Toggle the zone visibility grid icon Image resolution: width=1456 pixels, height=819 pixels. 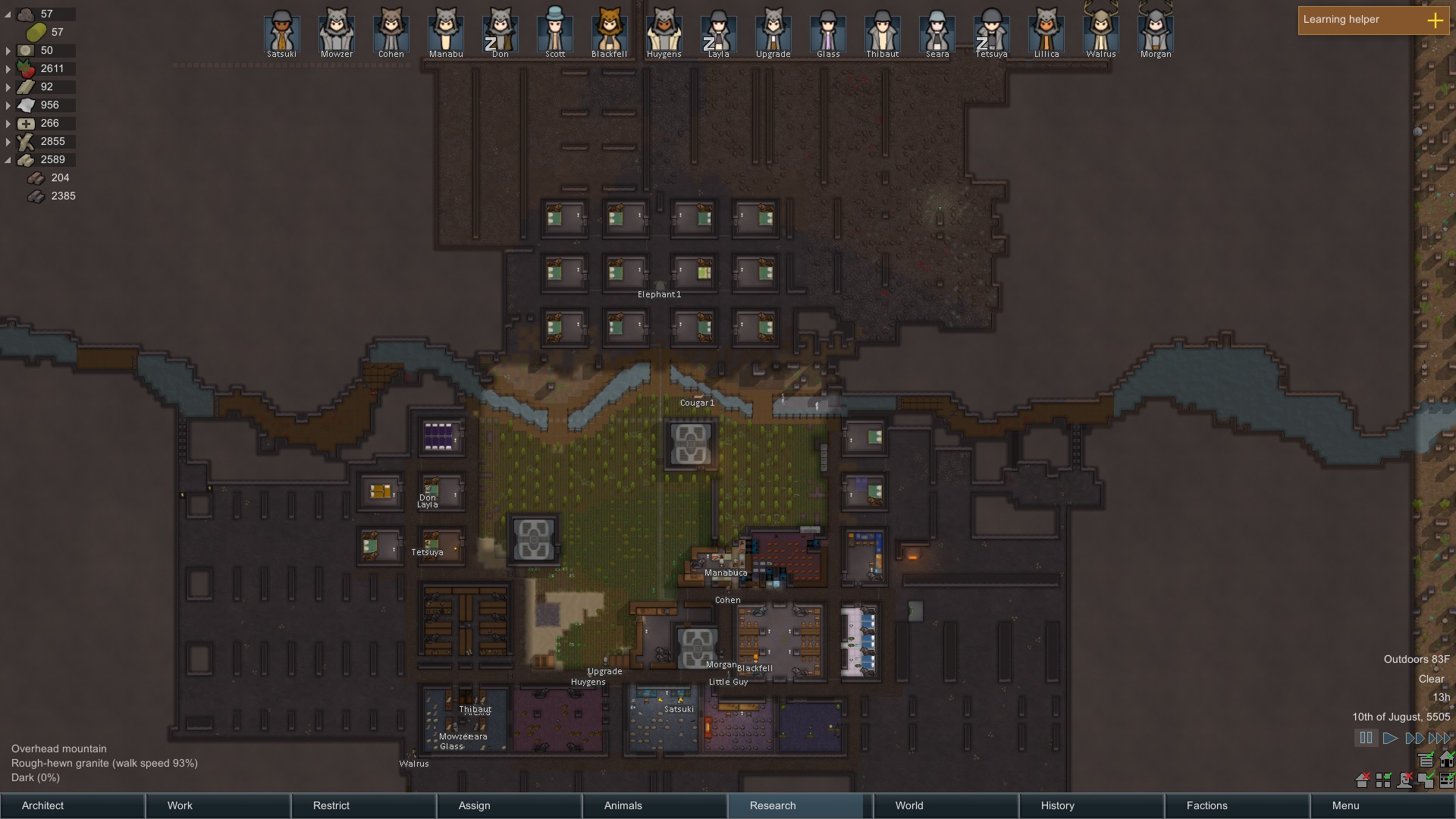click(x=1382, y=780)
